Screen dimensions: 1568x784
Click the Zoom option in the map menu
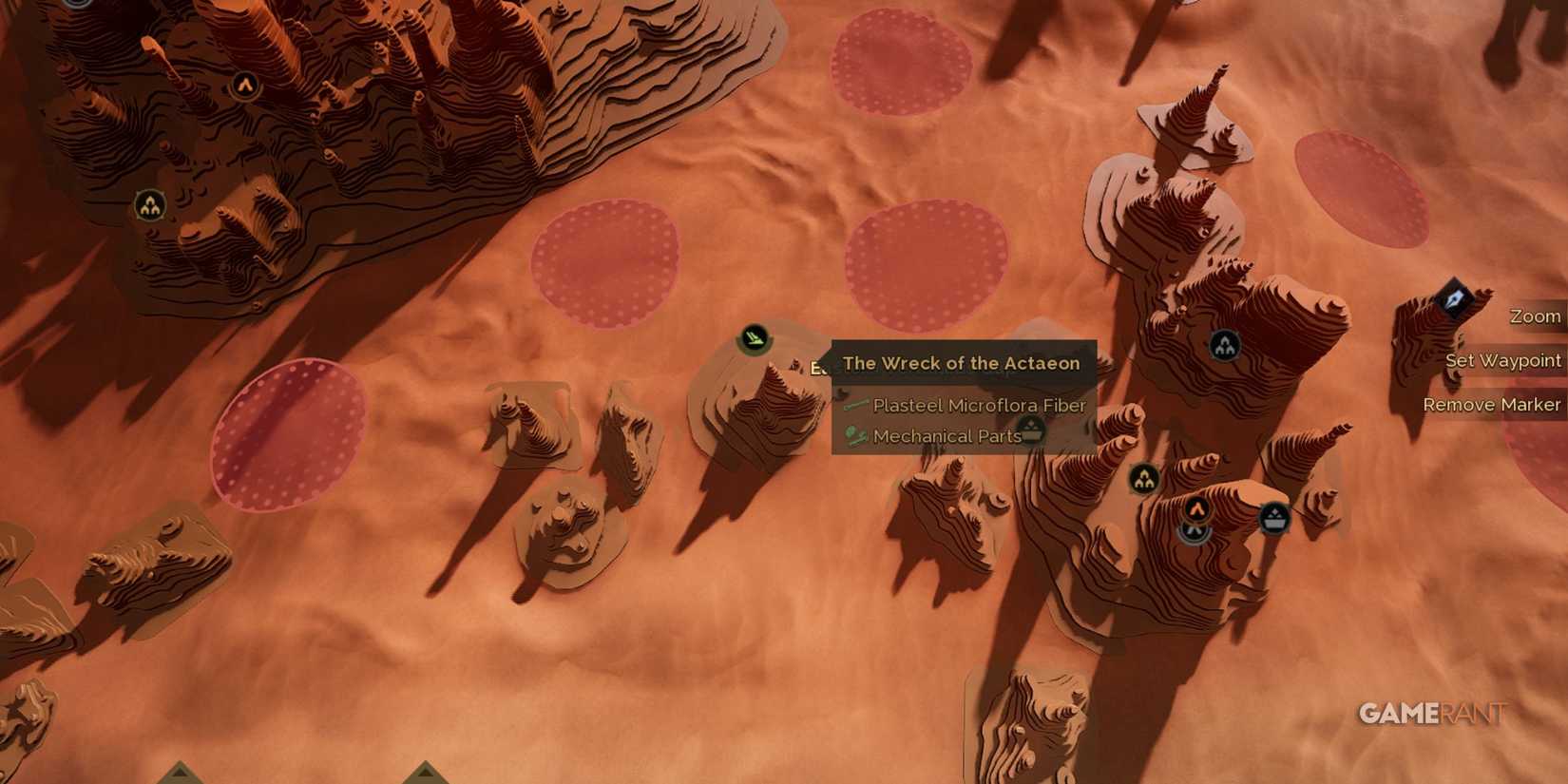(x=1535, y=316)
